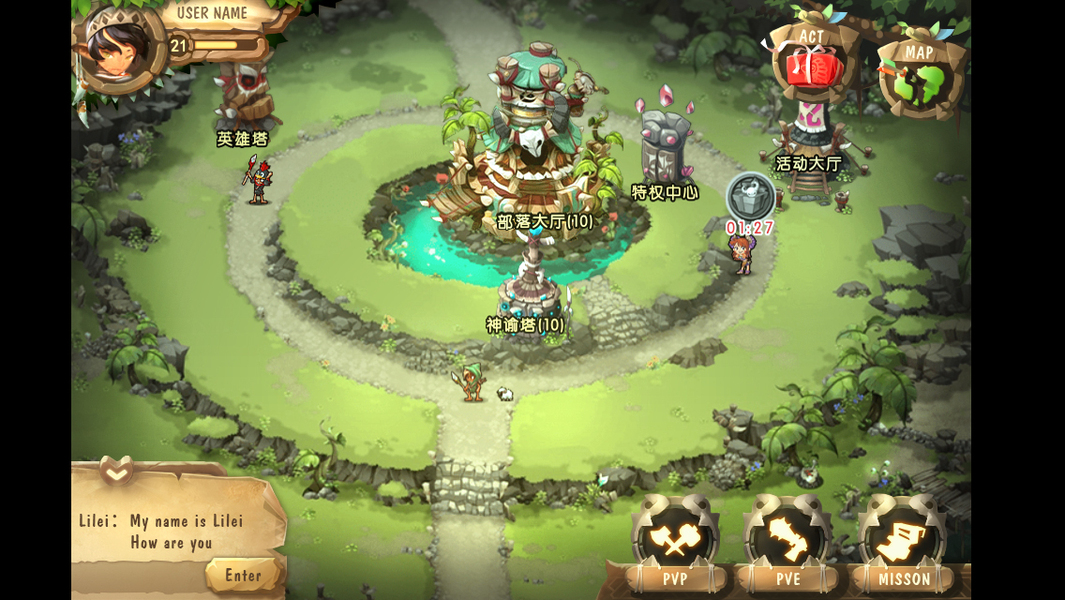Select the 神谕塔(10) oracle tower
1065x600 pixels.
[525, 324]
